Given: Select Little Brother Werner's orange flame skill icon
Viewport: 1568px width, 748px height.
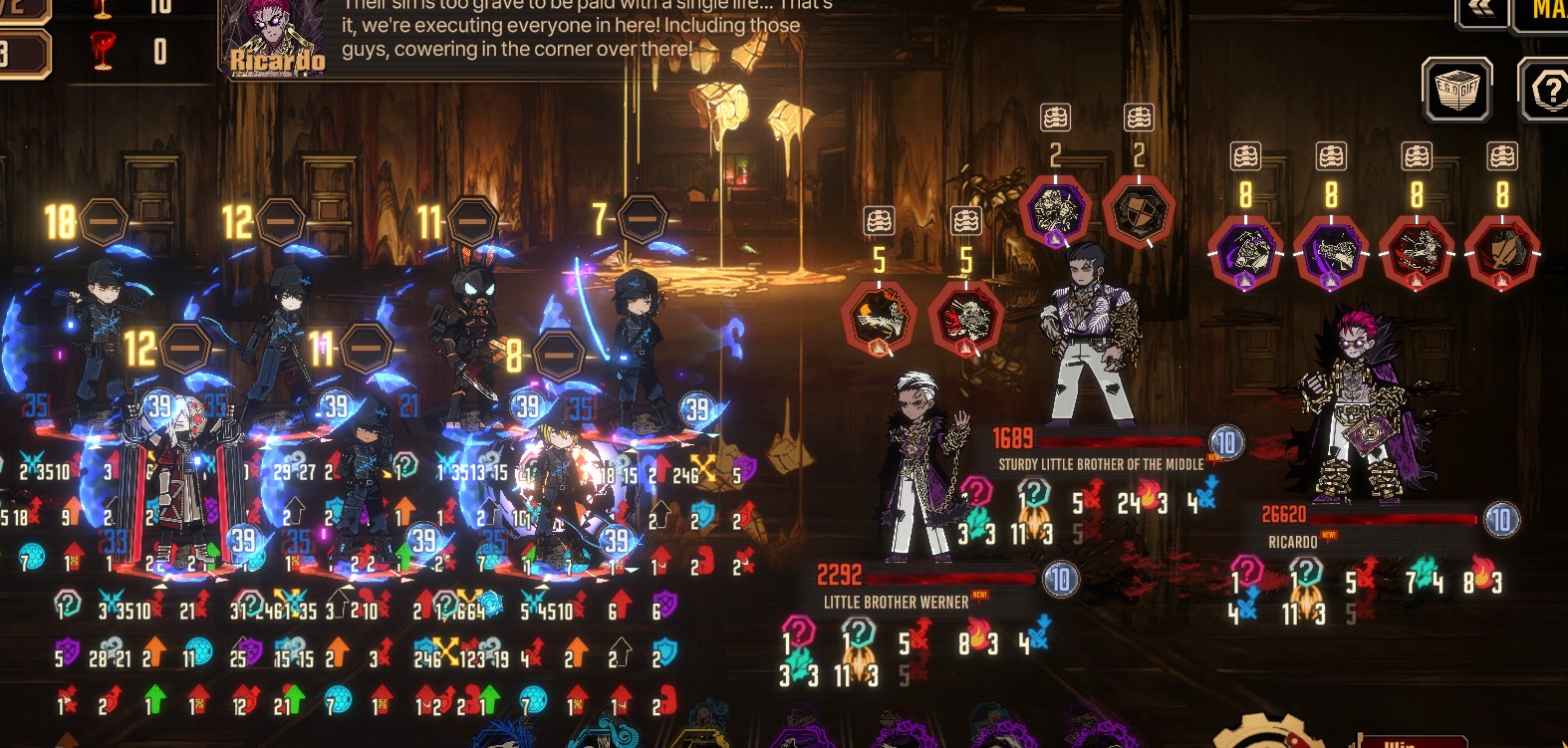Looking at the screenshot, I should 879,319.
